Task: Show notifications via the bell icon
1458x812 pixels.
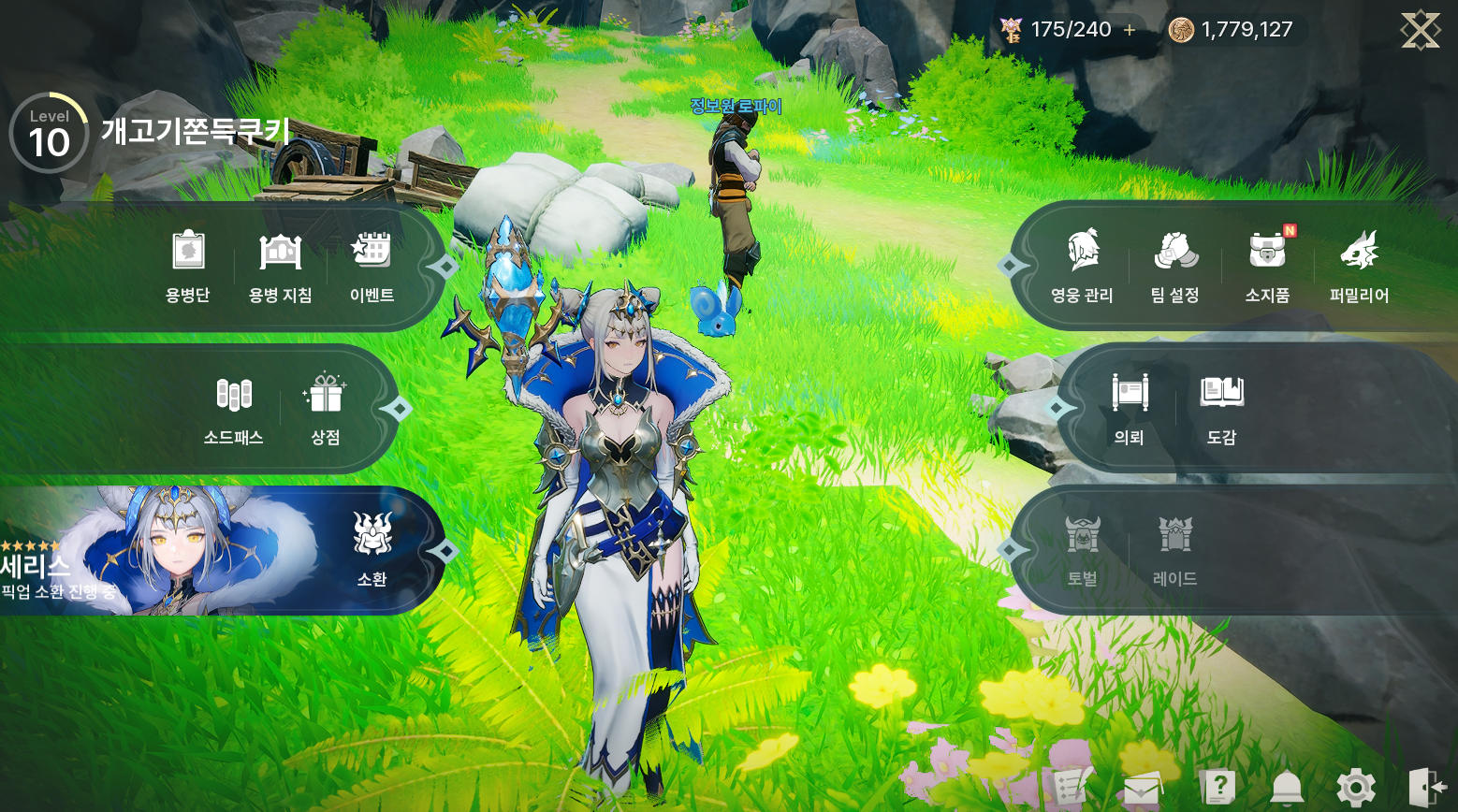Action: 1287,788
